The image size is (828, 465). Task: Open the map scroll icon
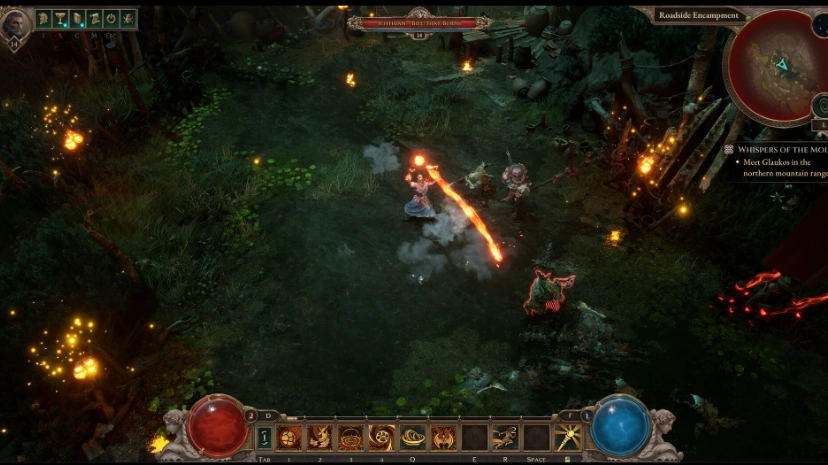pos(94,18)
